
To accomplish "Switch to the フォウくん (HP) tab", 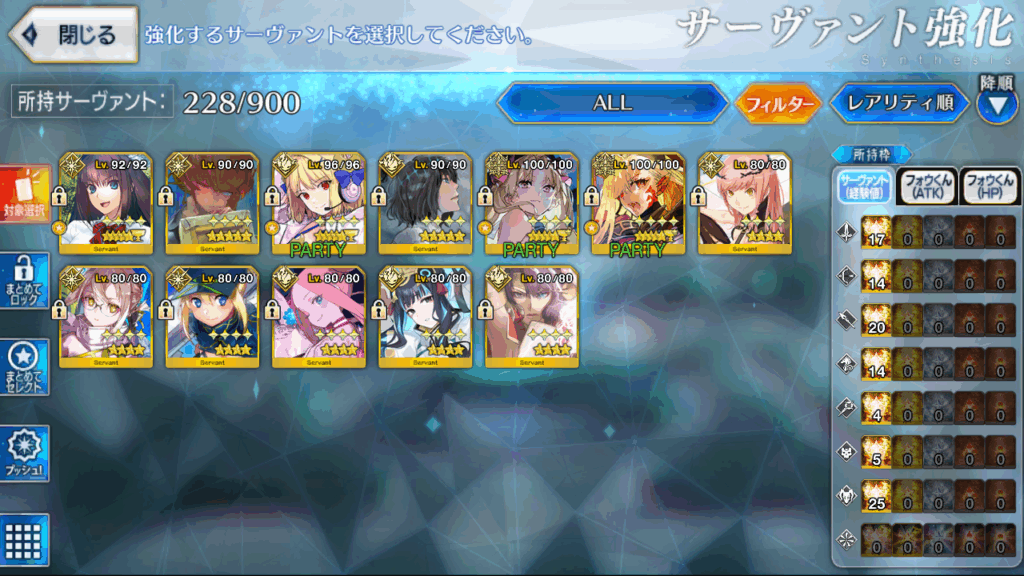I will click(x=988, y=186).
